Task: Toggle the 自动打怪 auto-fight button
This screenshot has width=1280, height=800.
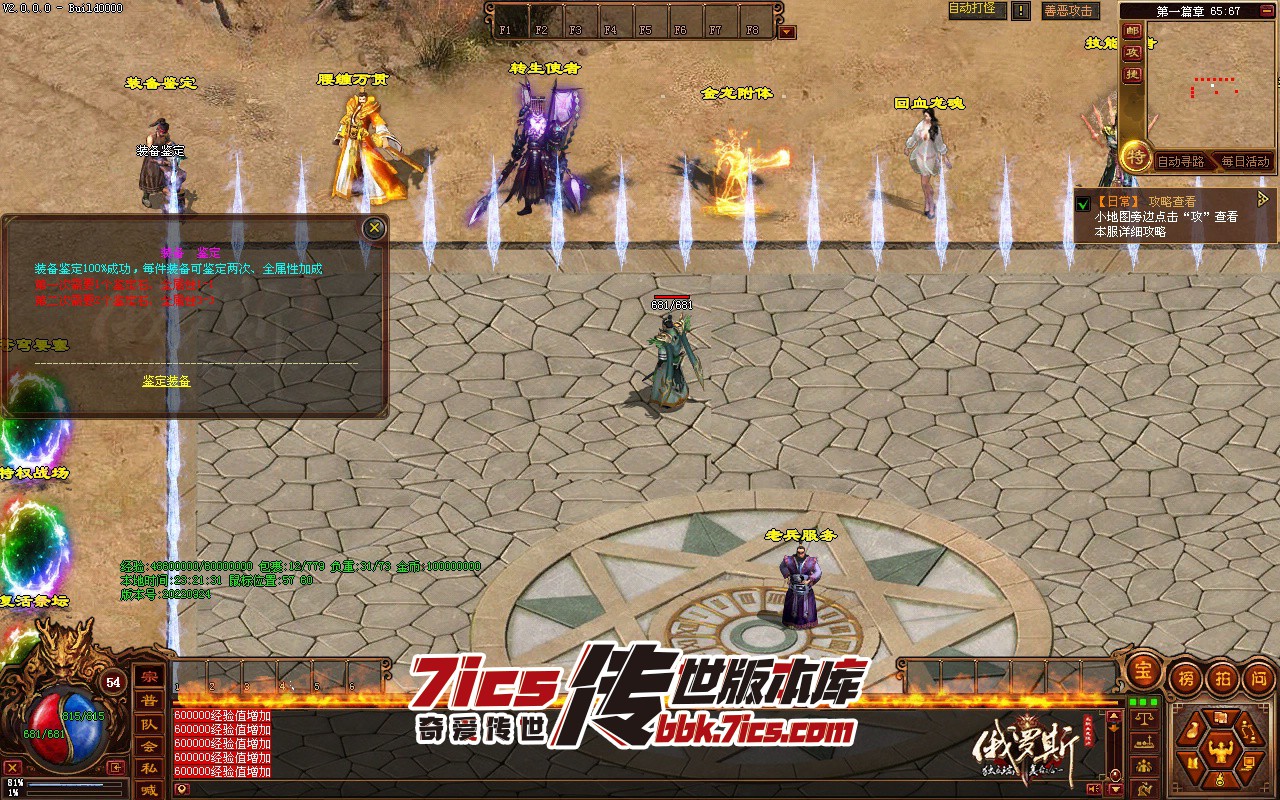Action: click(x=972, y=9)
